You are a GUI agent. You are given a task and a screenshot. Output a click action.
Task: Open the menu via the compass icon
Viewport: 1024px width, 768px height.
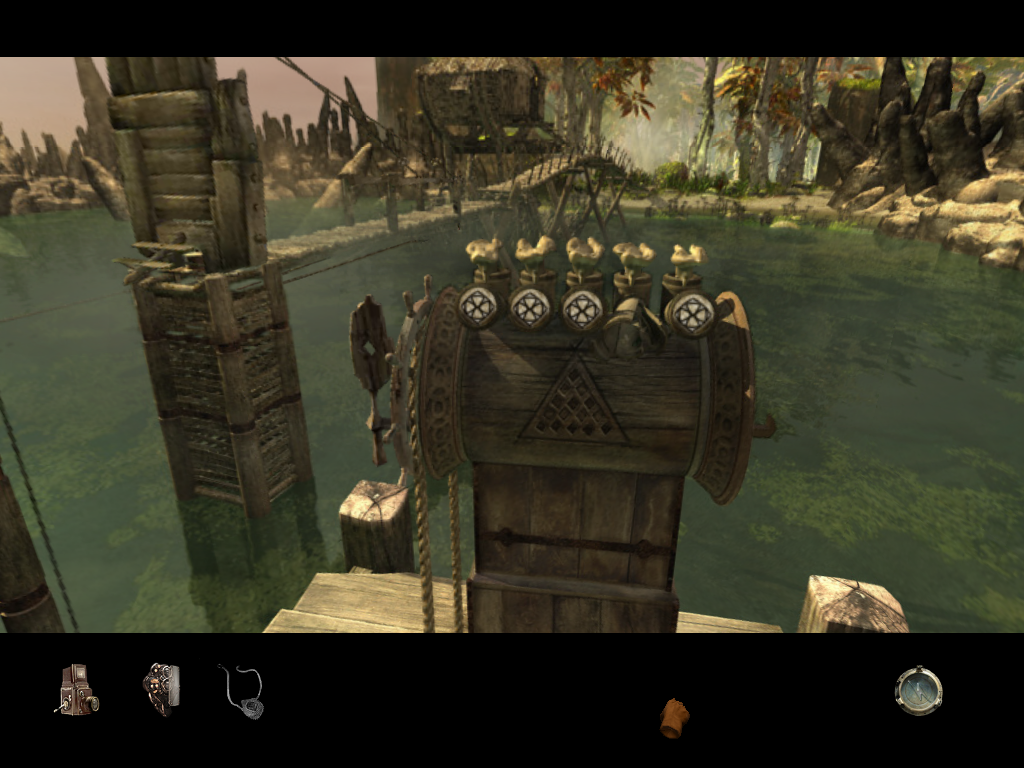coord(918,691)
